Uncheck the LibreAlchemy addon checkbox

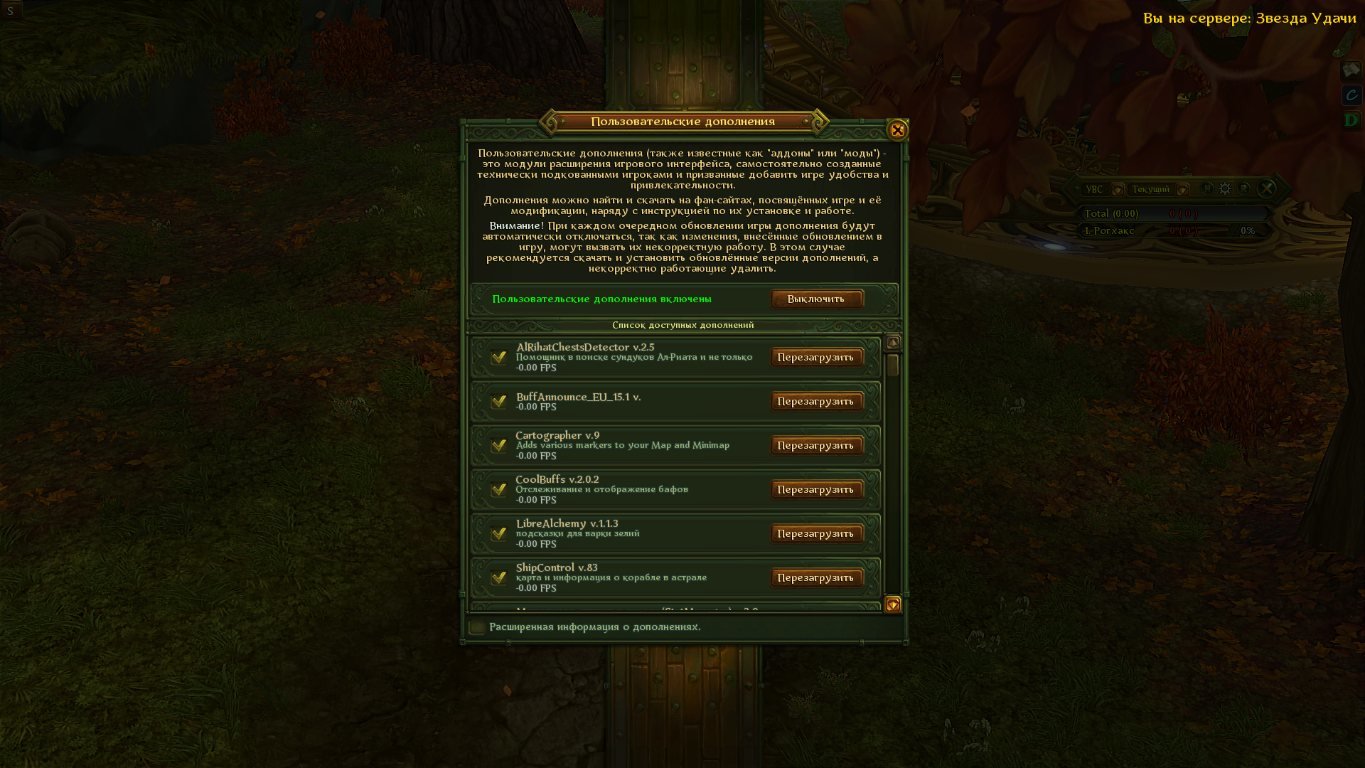pos(498,533)
